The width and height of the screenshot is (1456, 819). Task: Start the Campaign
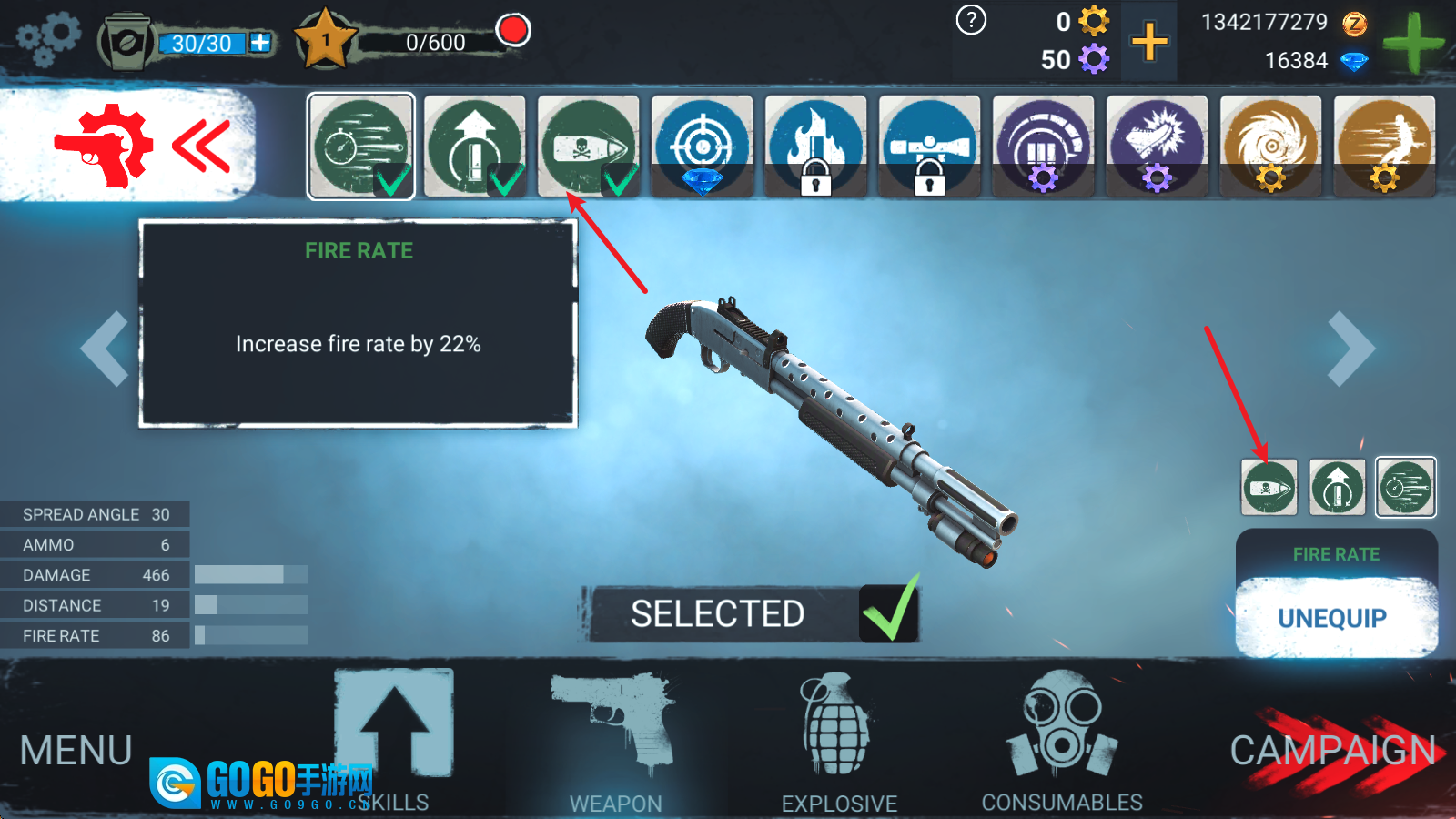pos(1332,752)
